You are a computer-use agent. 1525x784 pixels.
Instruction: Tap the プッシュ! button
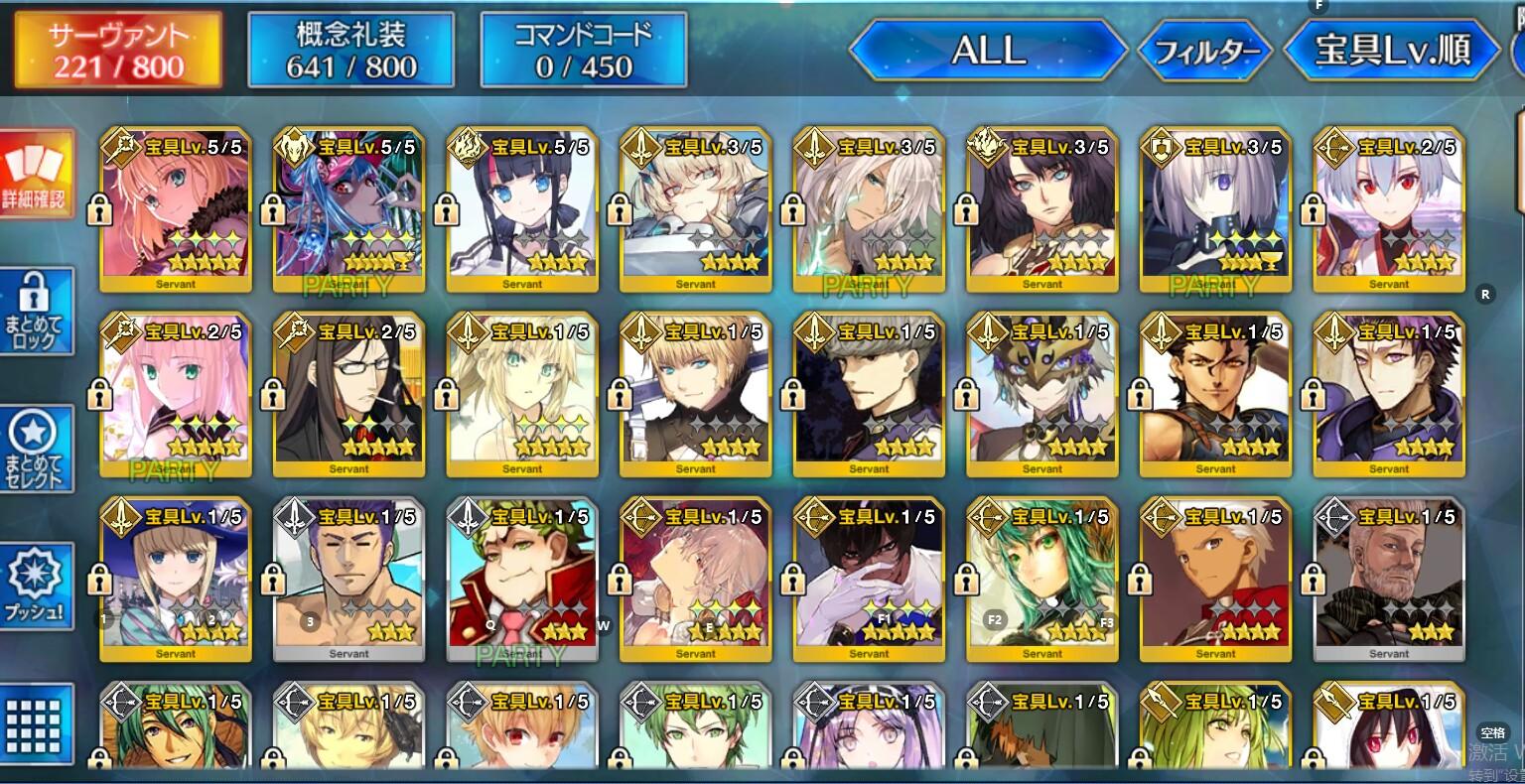(x=38, y=587)
